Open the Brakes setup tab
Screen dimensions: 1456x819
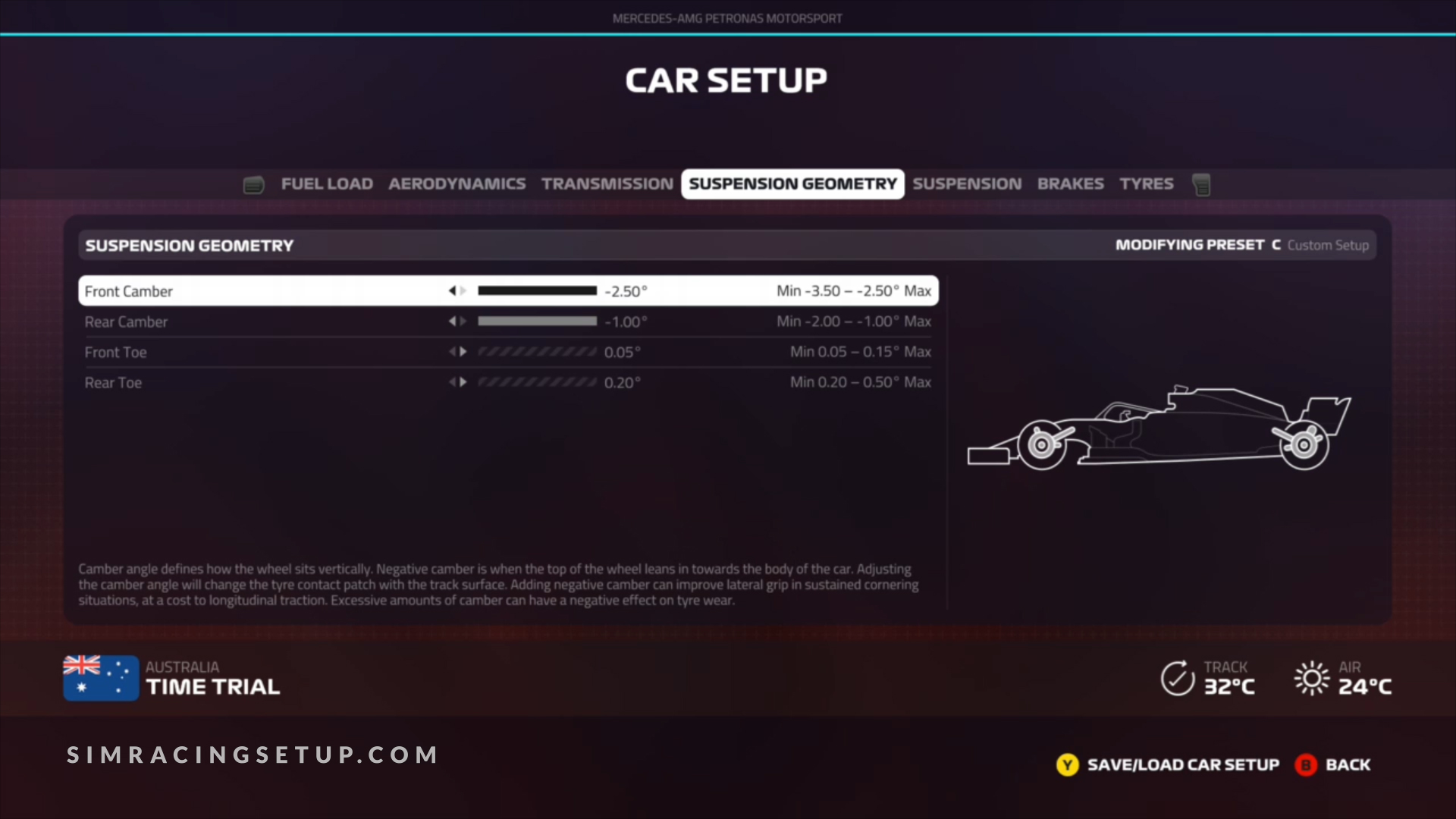(x=1071, y=184)
